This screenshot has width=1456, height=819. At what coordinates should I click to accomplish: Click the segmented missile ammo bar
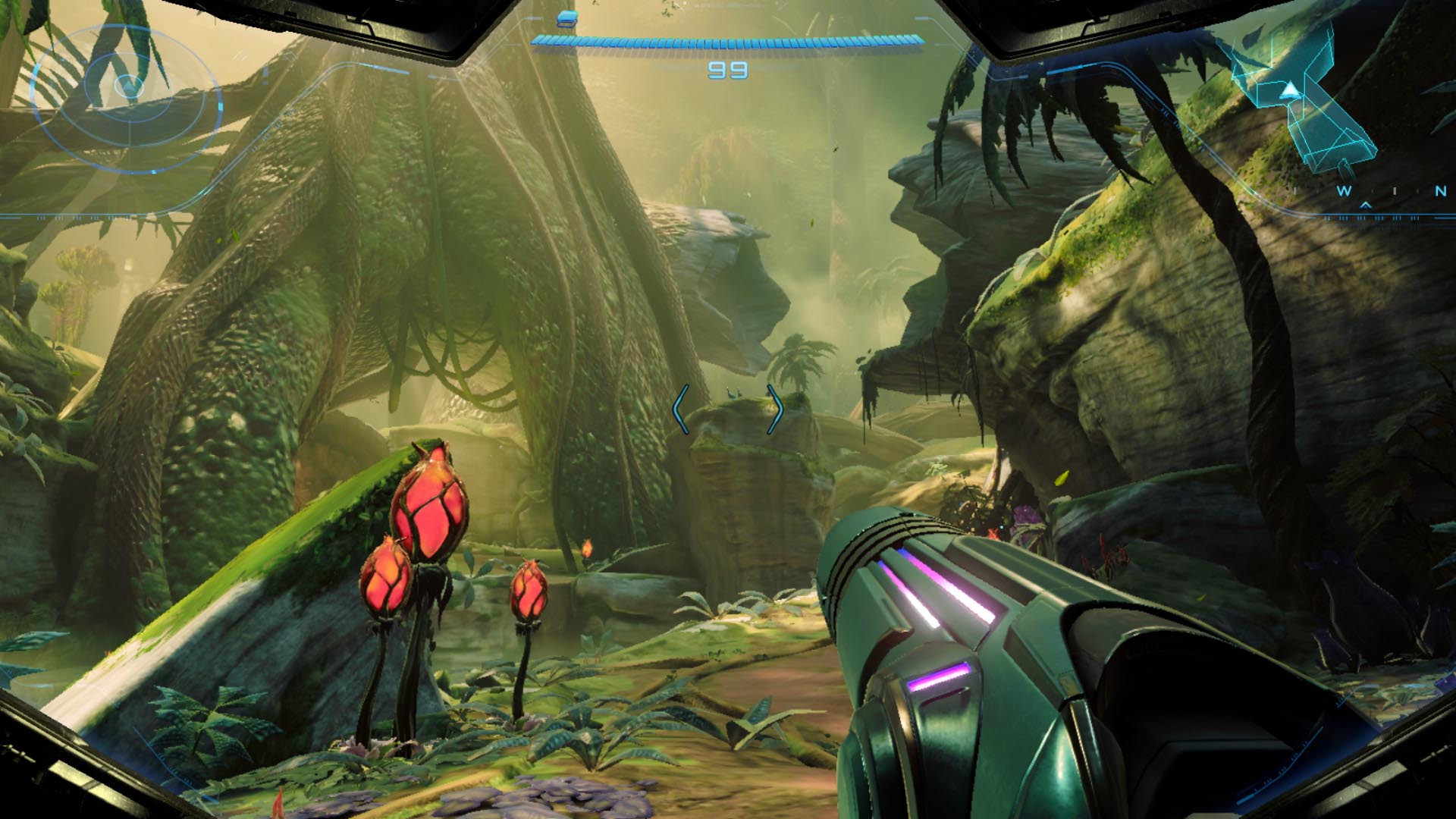(x=728, y=42)
